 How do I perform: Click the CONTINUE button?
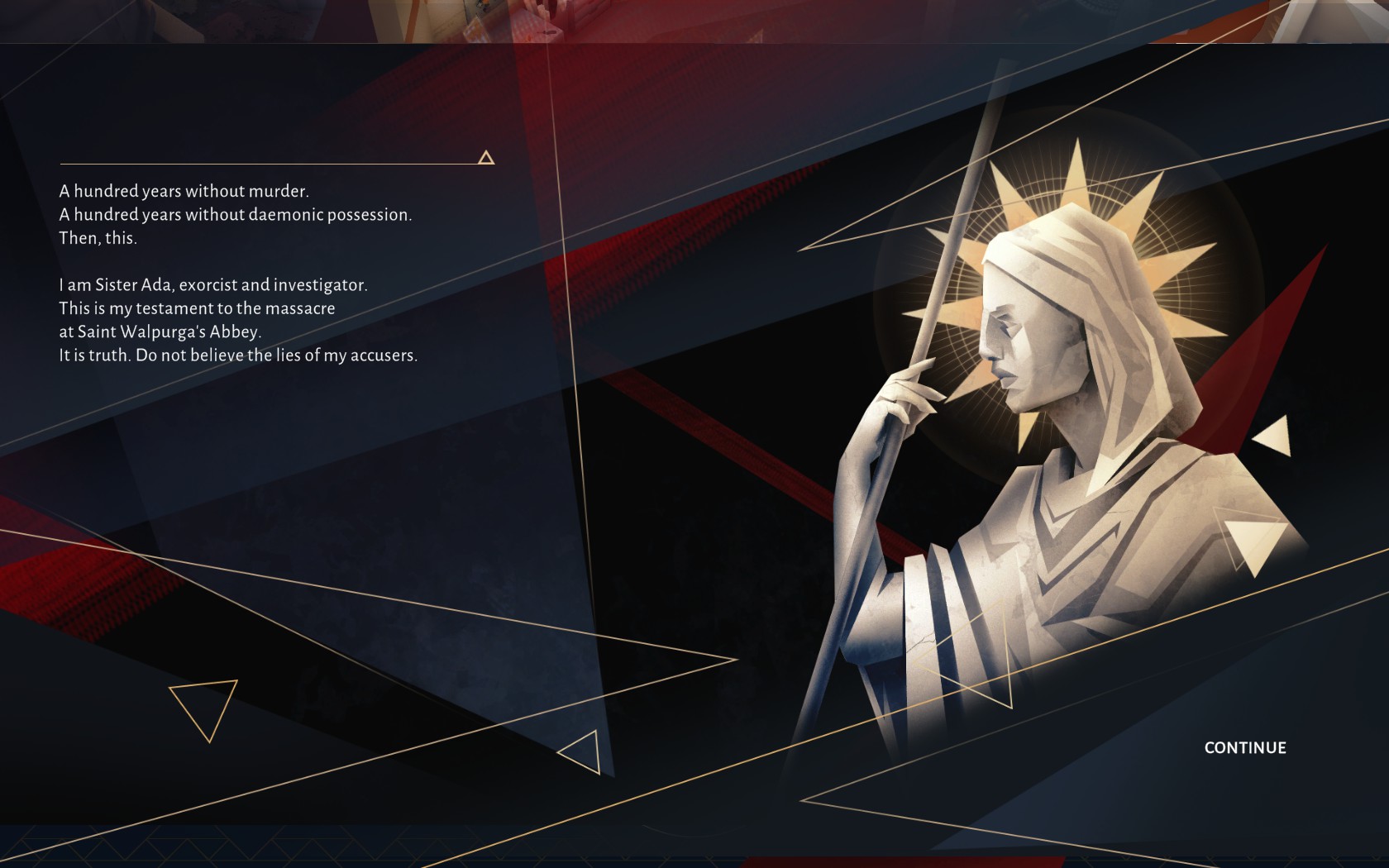(1244, 747)
